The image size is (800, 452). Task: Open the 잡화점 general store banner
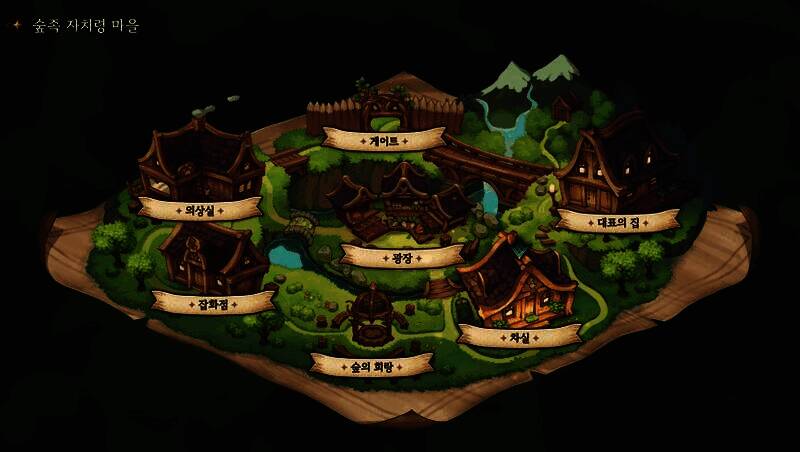[213, 302]
